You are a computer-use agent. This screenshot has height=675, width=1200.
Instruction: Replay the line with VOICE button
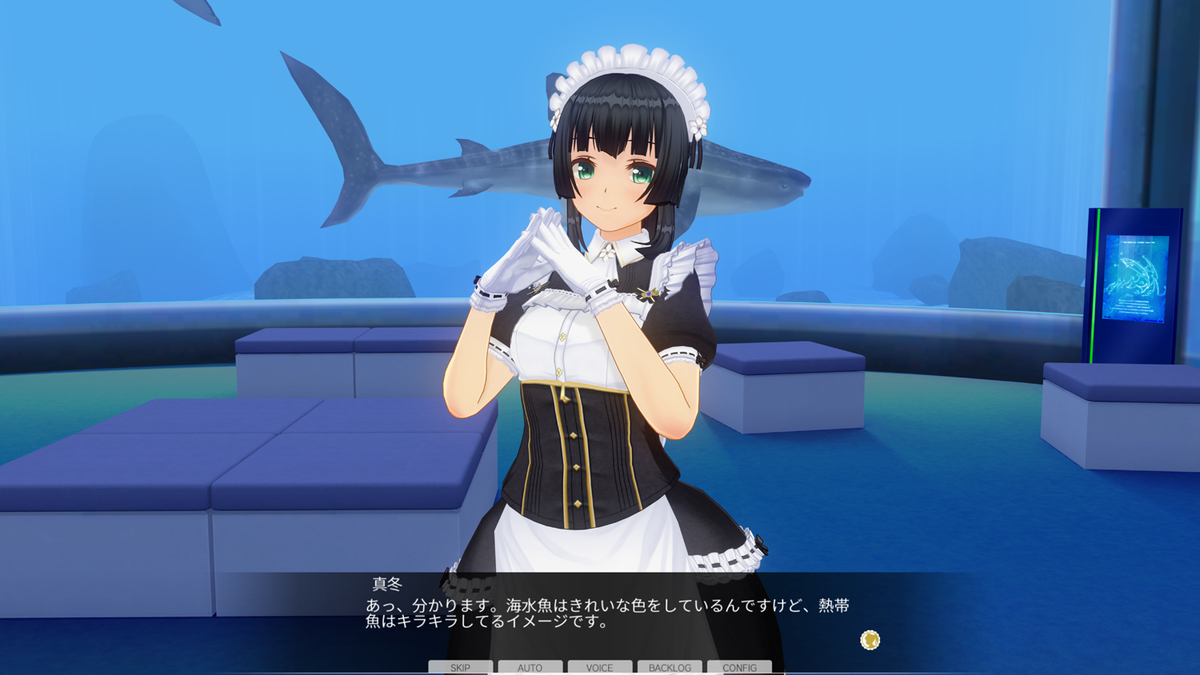600,667
